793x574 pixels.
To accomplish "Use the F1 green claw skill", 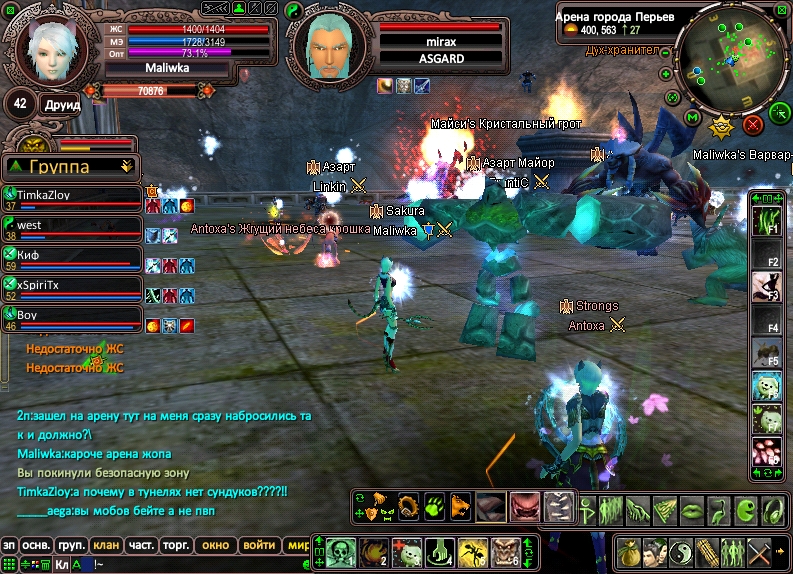I will coord(765,222).
